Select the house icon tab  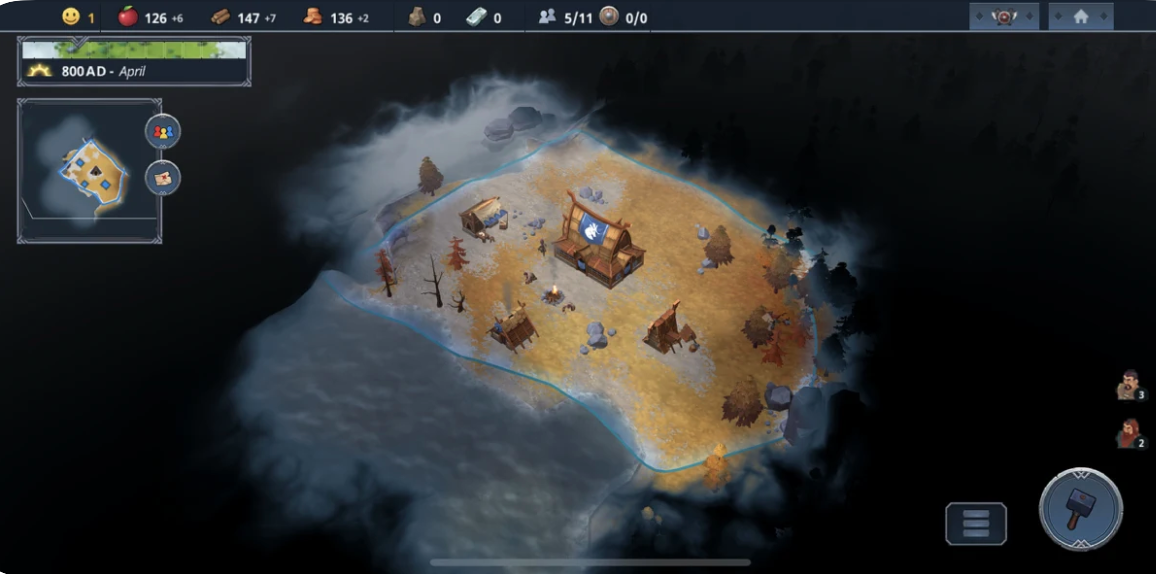(x=1080, y=16)
